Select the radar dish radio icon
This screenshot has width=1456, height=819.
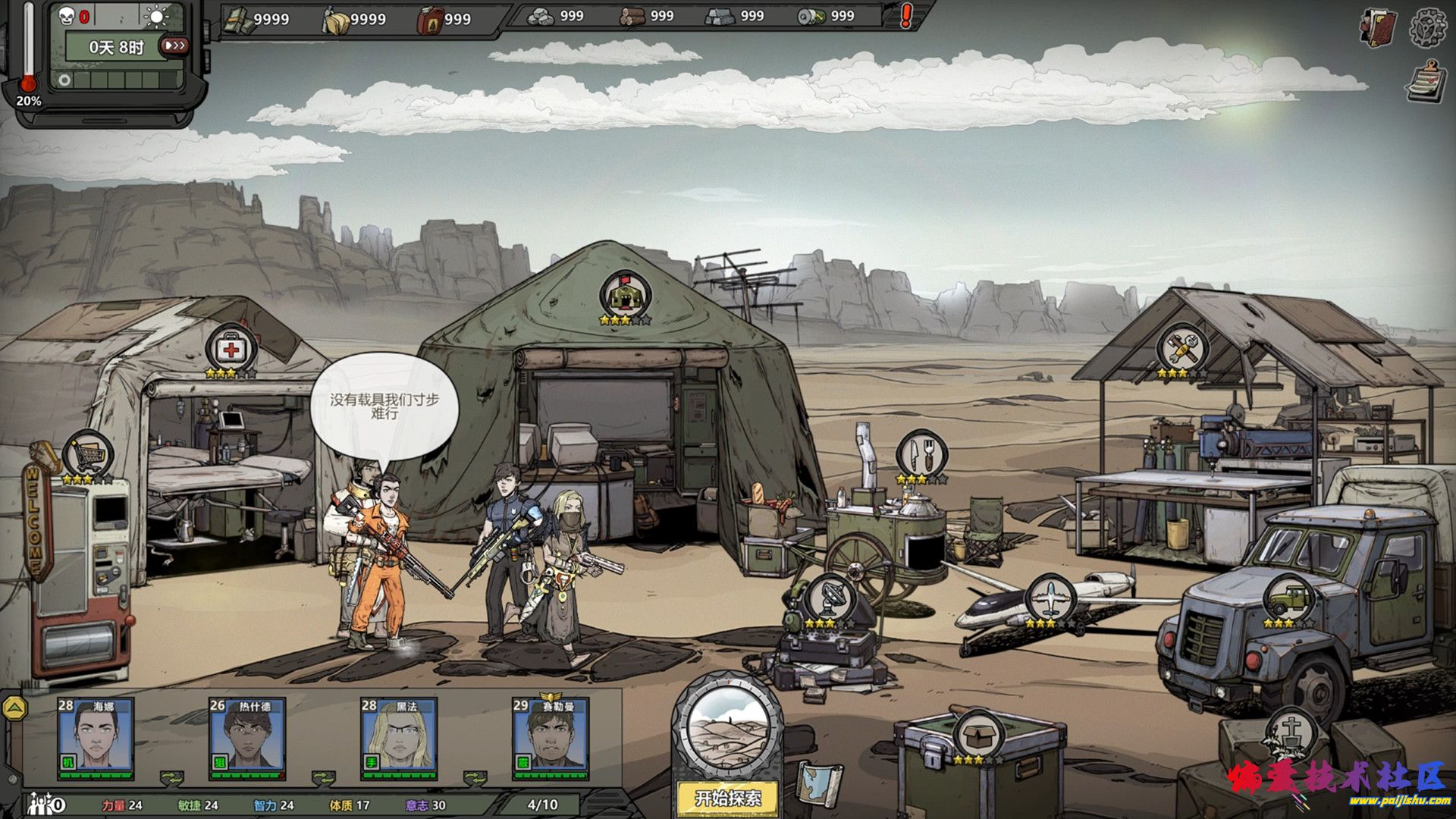830,598
